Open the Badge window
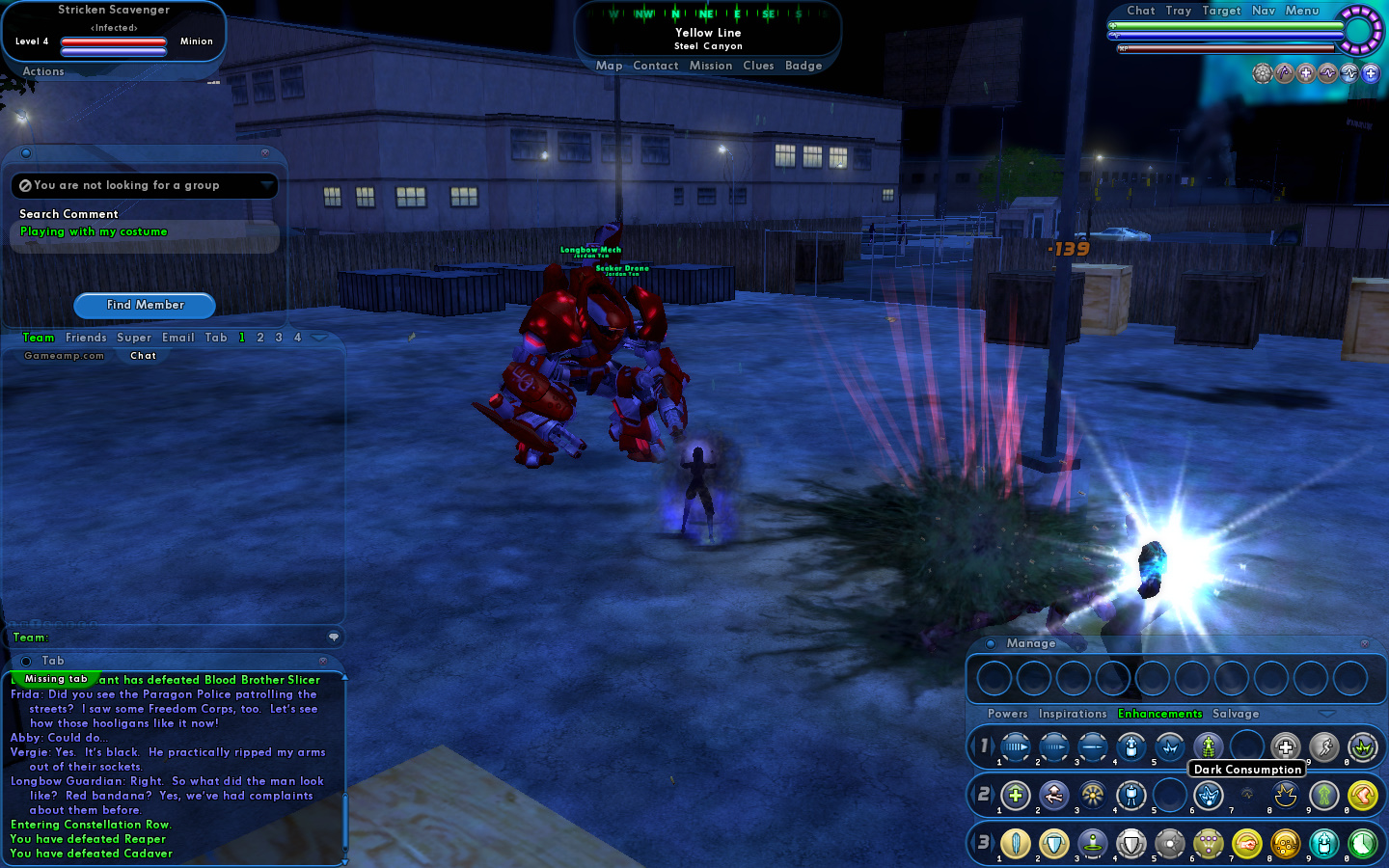 pyautogui.click(x=803, y=66)
